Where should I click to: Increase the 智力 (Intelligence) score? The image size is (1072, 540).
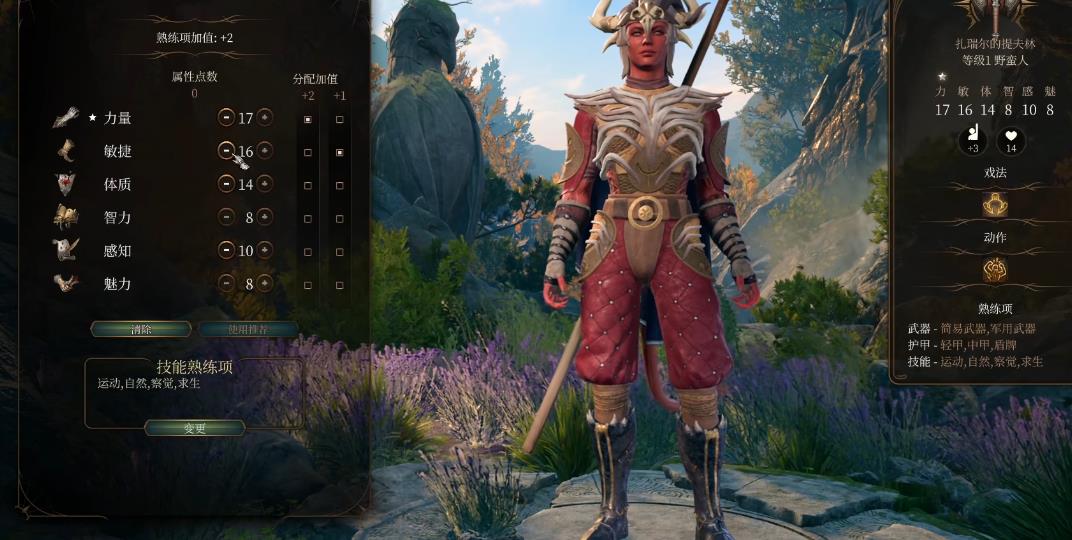(265, 217)
